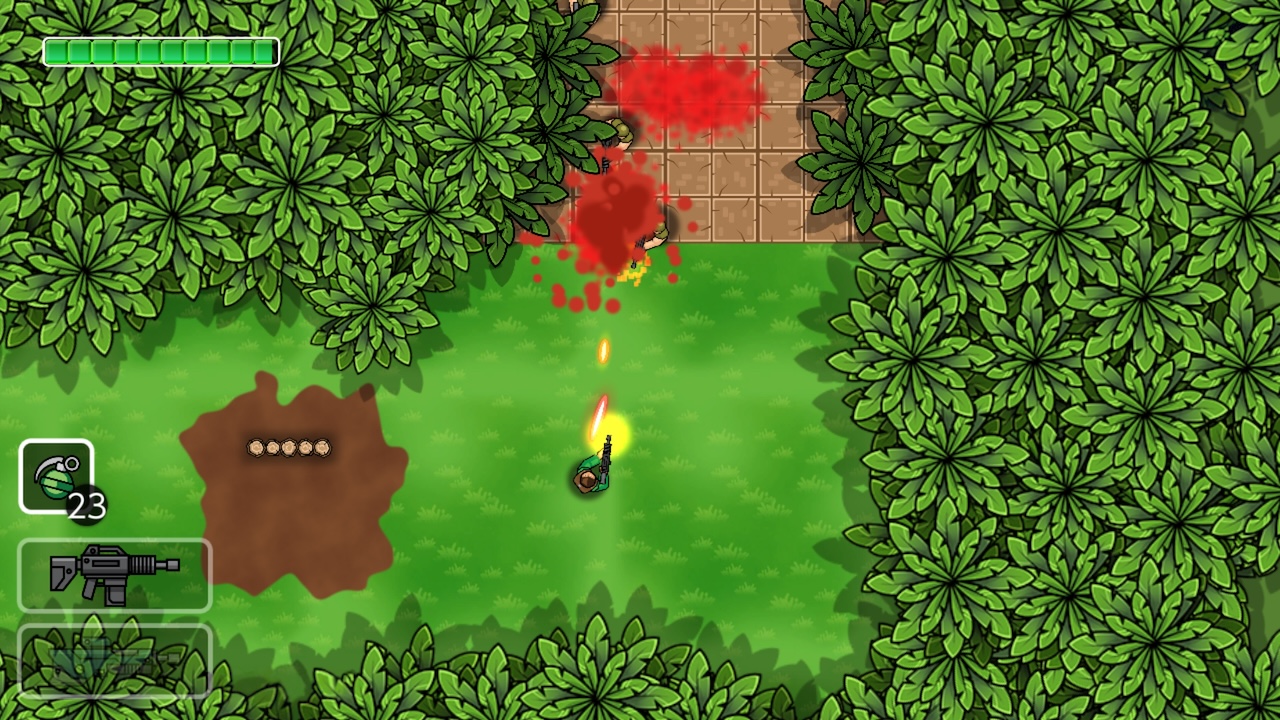
Task: Click the grenade count badge showing 23
Action: pyautogui.click(x=85, y=505)
